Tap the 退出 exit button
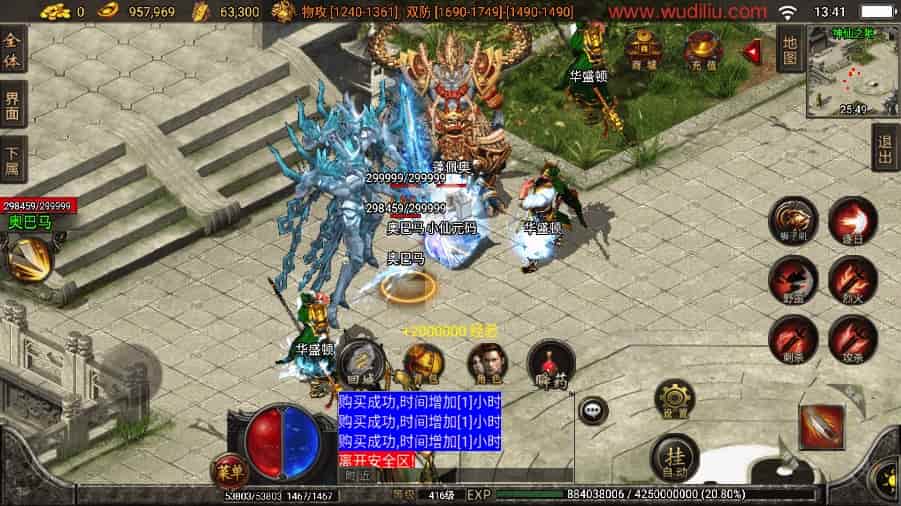Screen dimensions: 901x506 click(886, 149)
